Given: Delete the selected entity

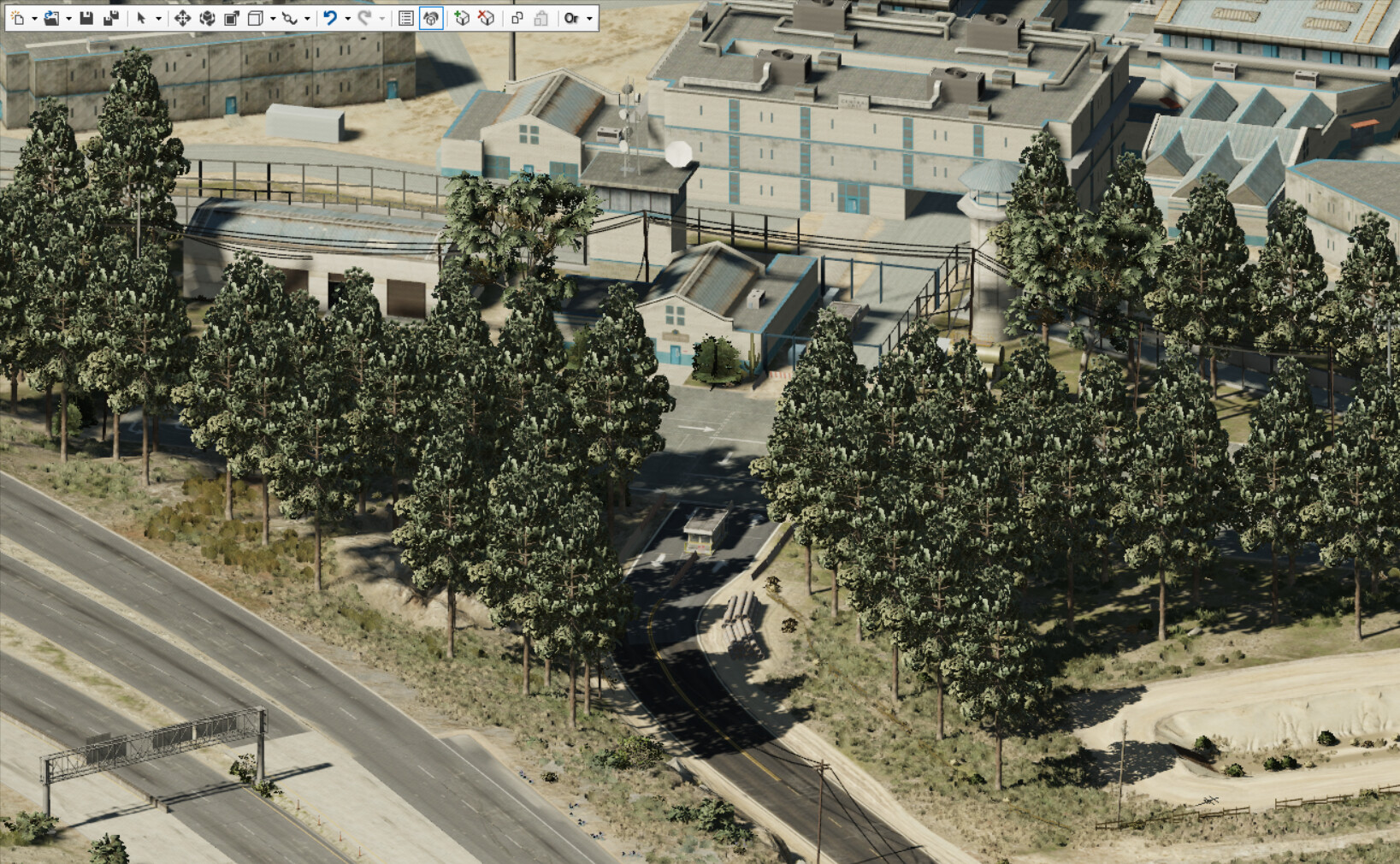Looking at the screenshot, I should [x=485, y=17].
